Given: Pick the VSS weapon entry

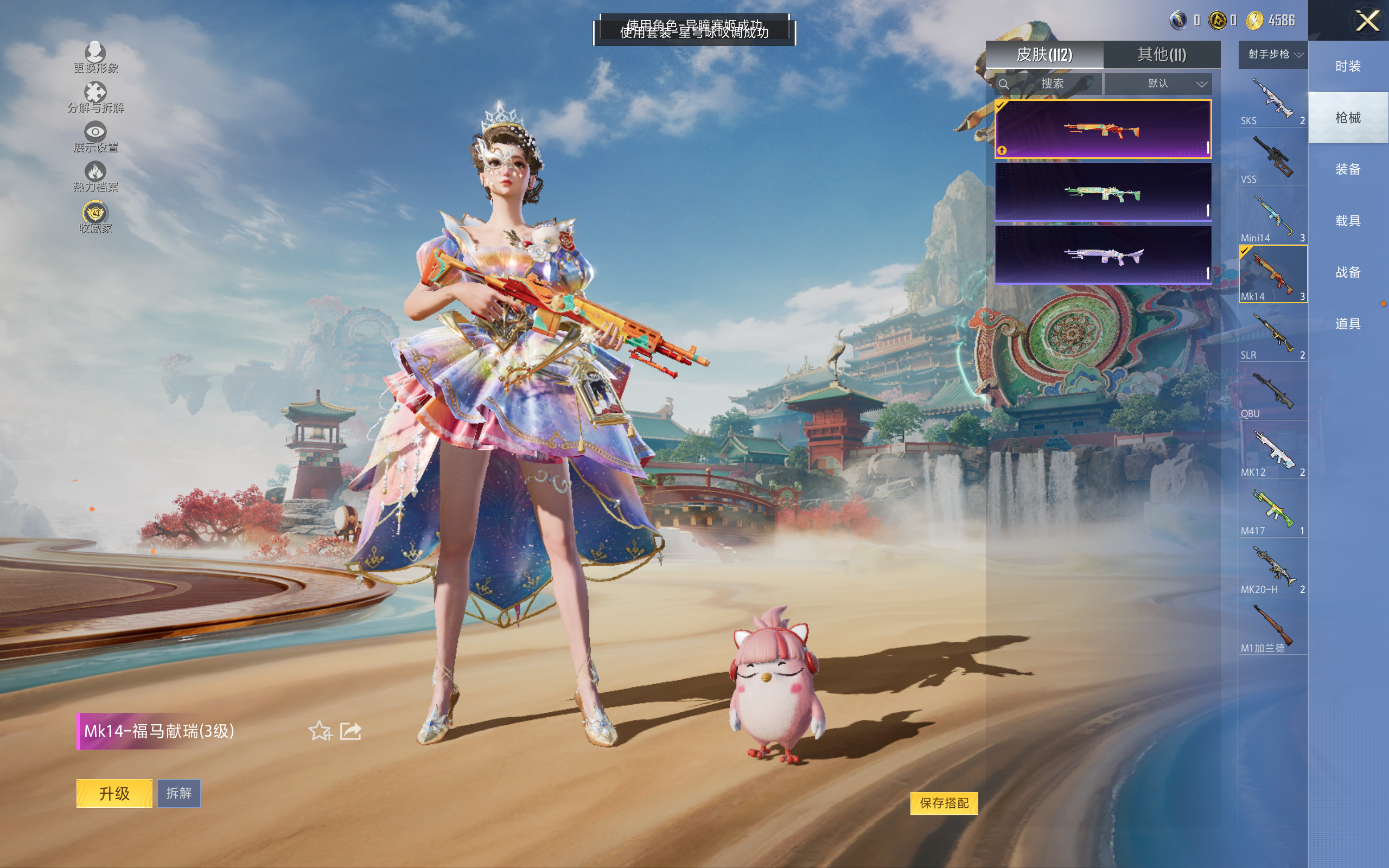Looking at the screenshot, I should [x=1272, y=159].
